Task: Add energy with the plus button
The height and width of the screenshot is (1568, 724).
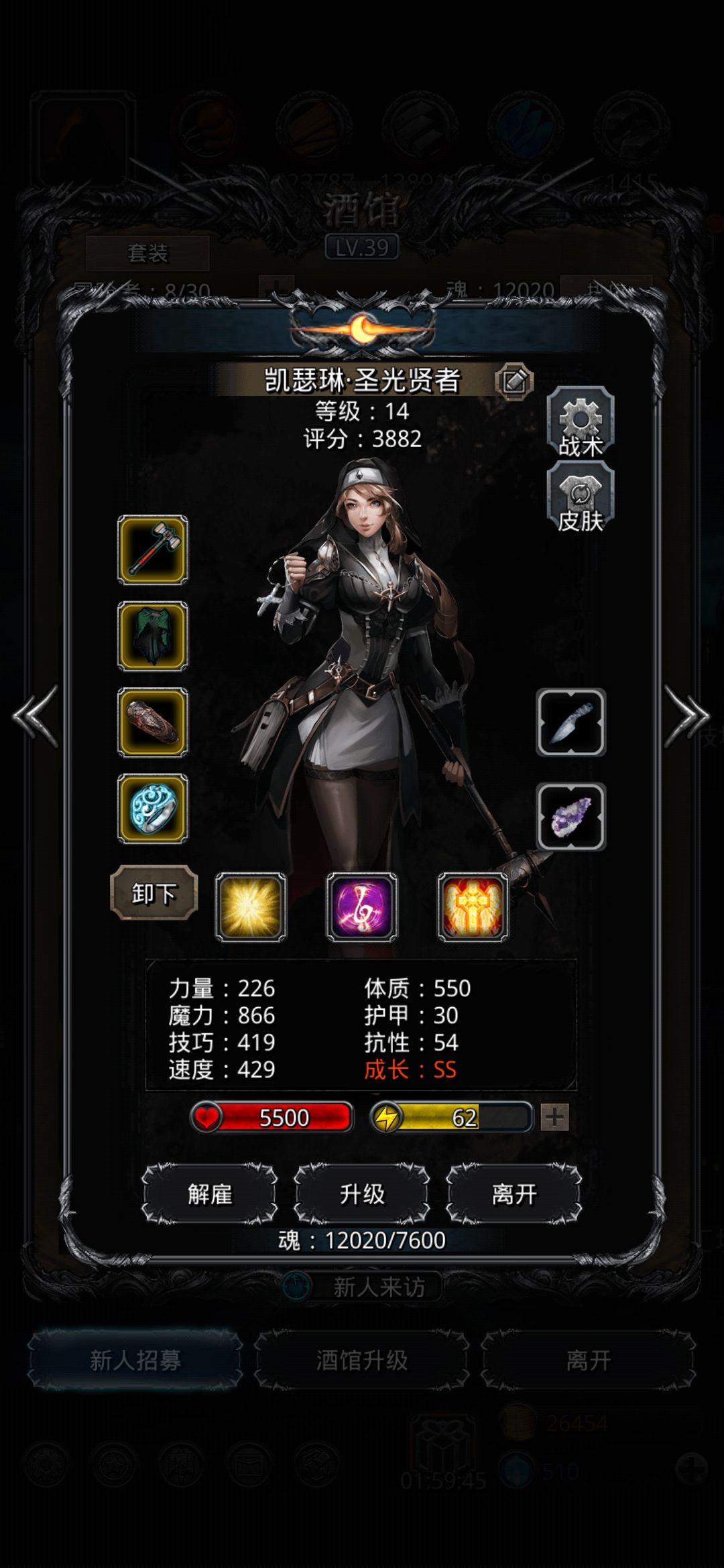Action: (555, 1117)
